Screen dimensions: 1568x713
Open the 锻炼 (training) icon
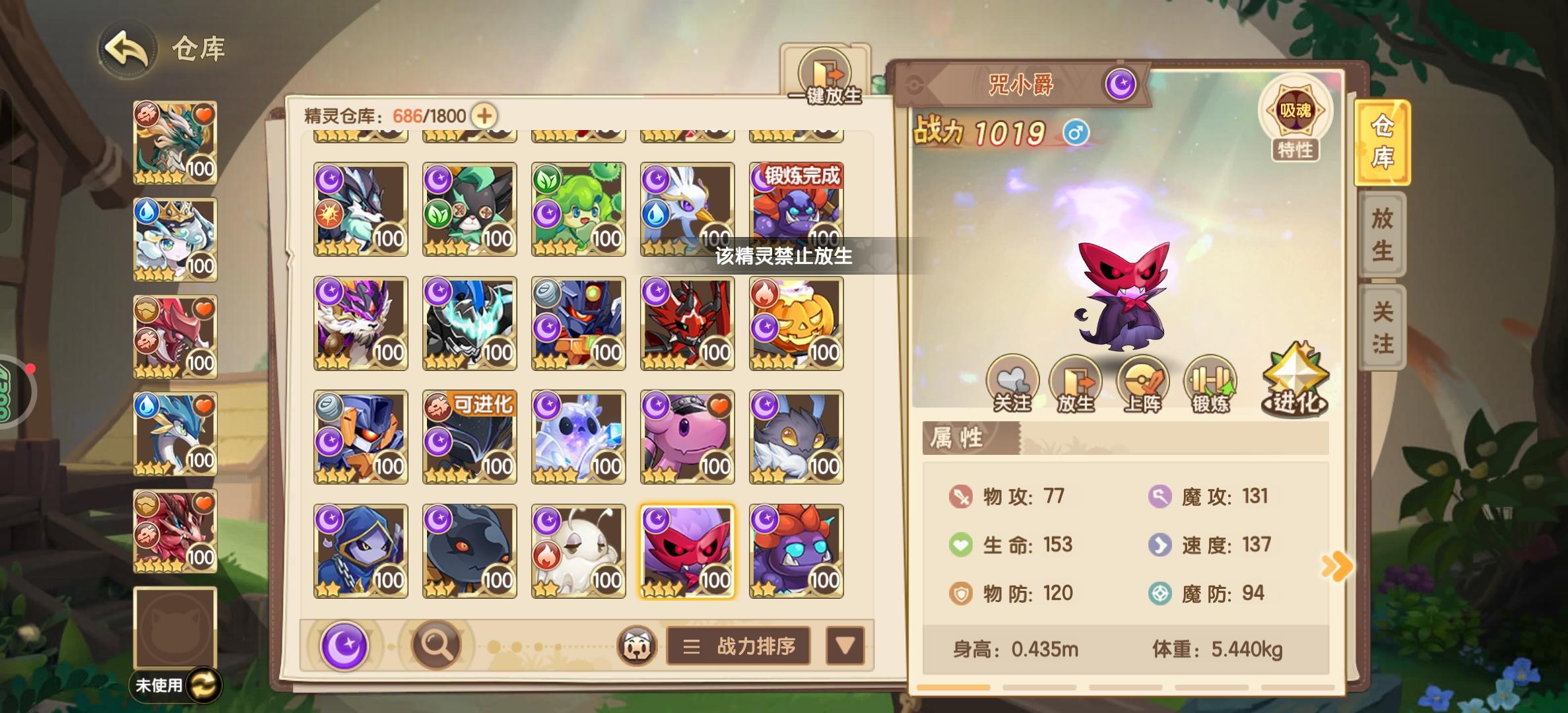coord(1212,383)
